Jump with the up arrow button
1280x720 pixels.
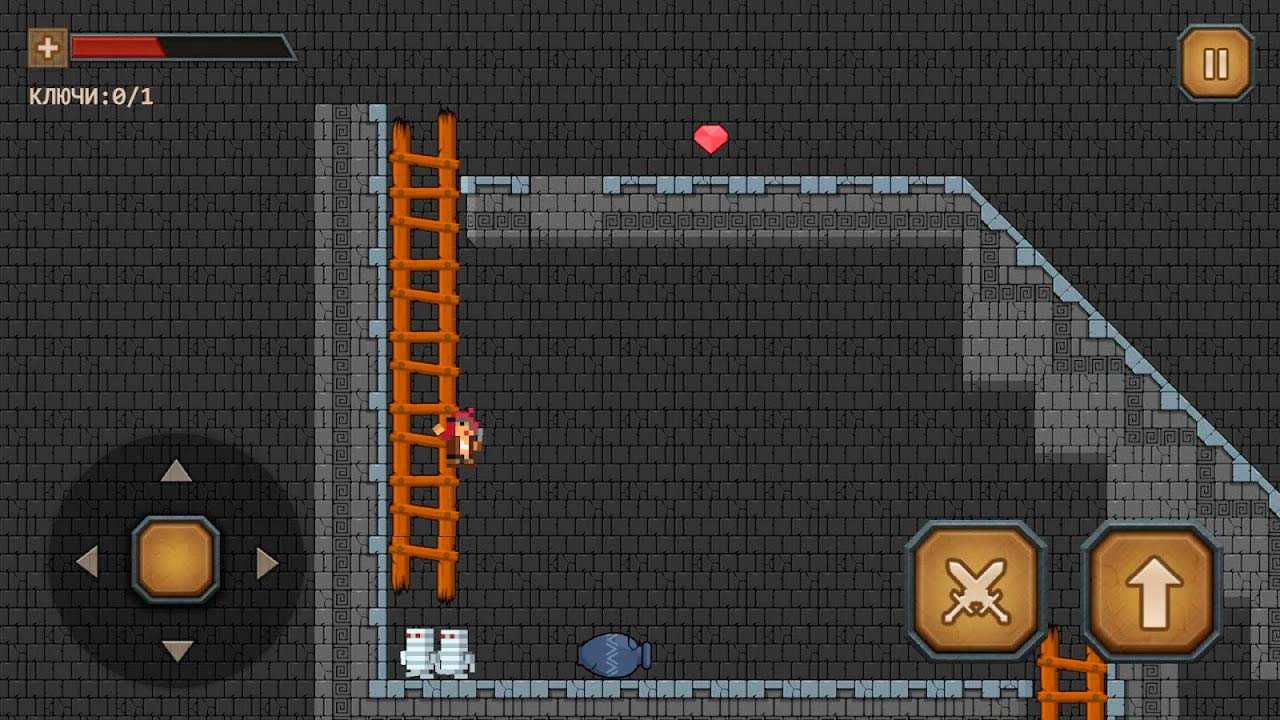point(1152,591)
